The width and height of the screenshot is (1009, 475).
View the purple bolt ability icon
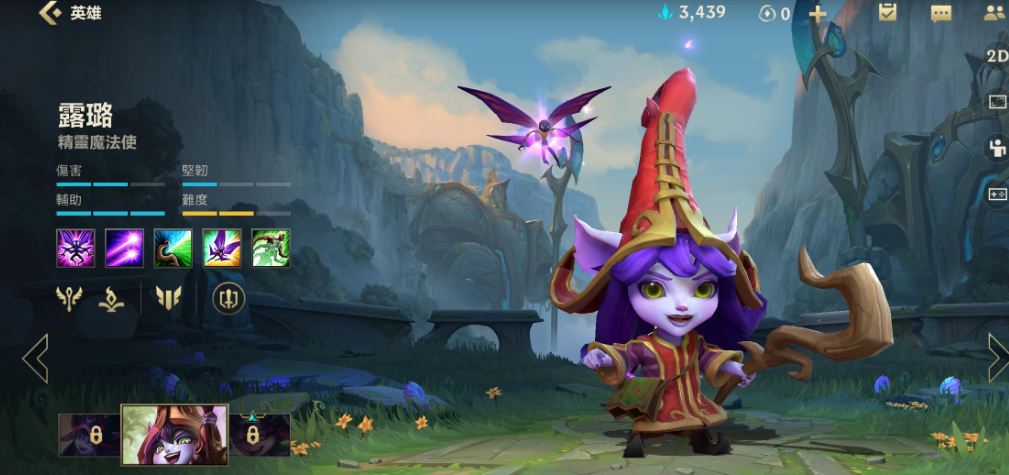(124, 248)
